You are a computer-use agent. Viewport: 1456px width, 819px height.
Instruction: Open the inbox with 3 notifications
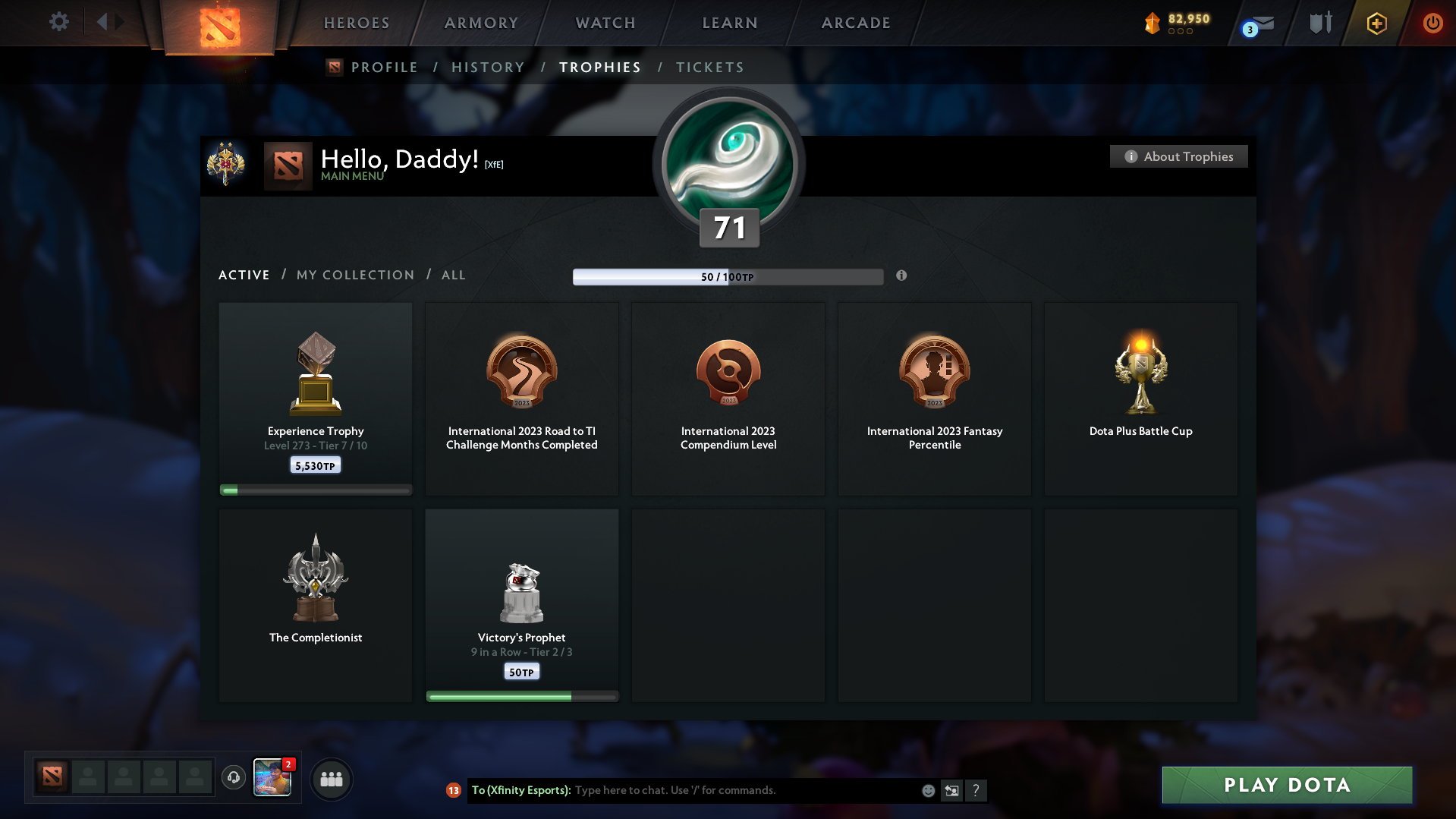[x=1257, y=23]
